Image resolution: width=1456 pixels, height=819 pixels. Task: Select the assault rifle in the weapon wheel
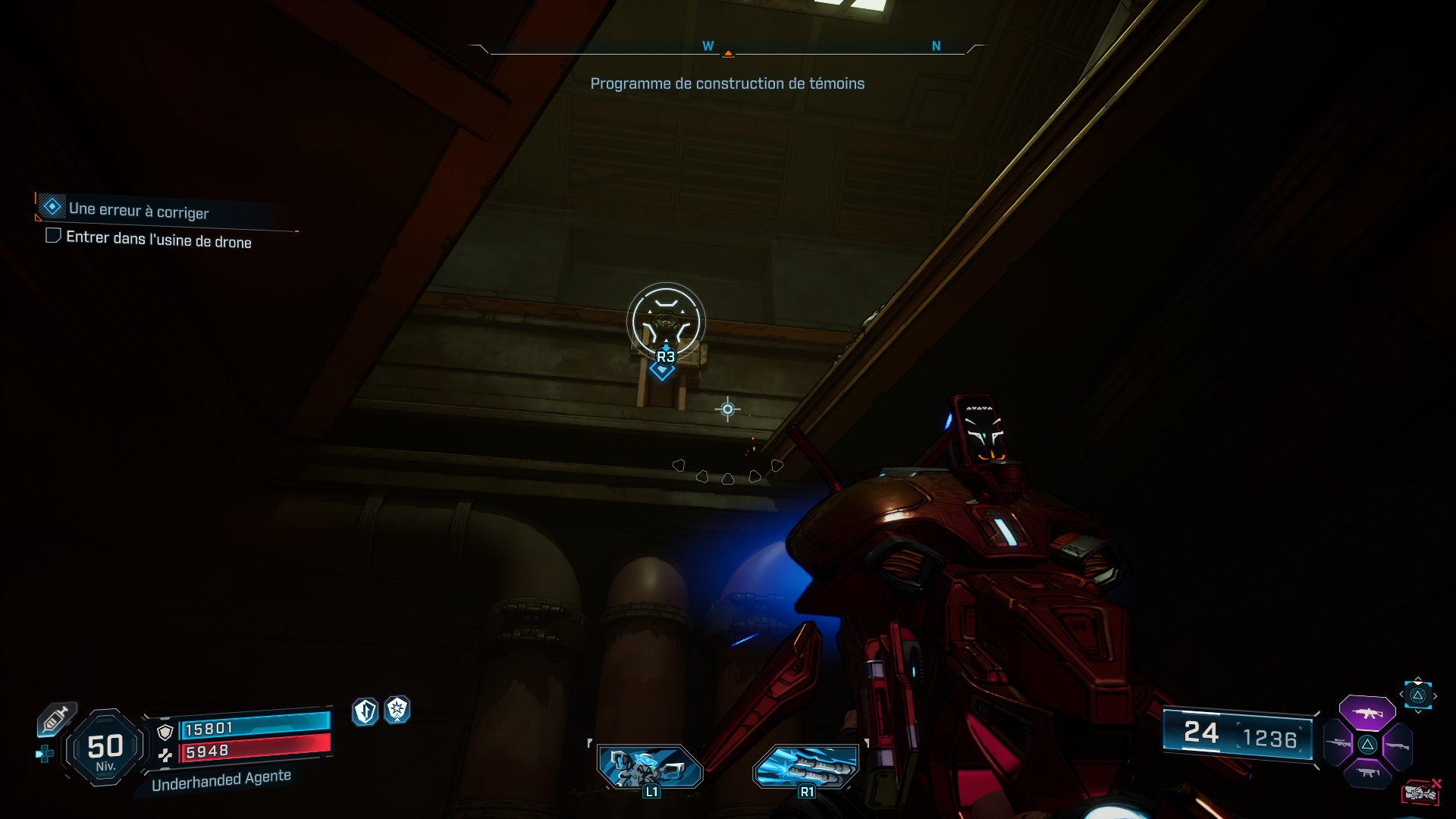[x=1367, y=714]
